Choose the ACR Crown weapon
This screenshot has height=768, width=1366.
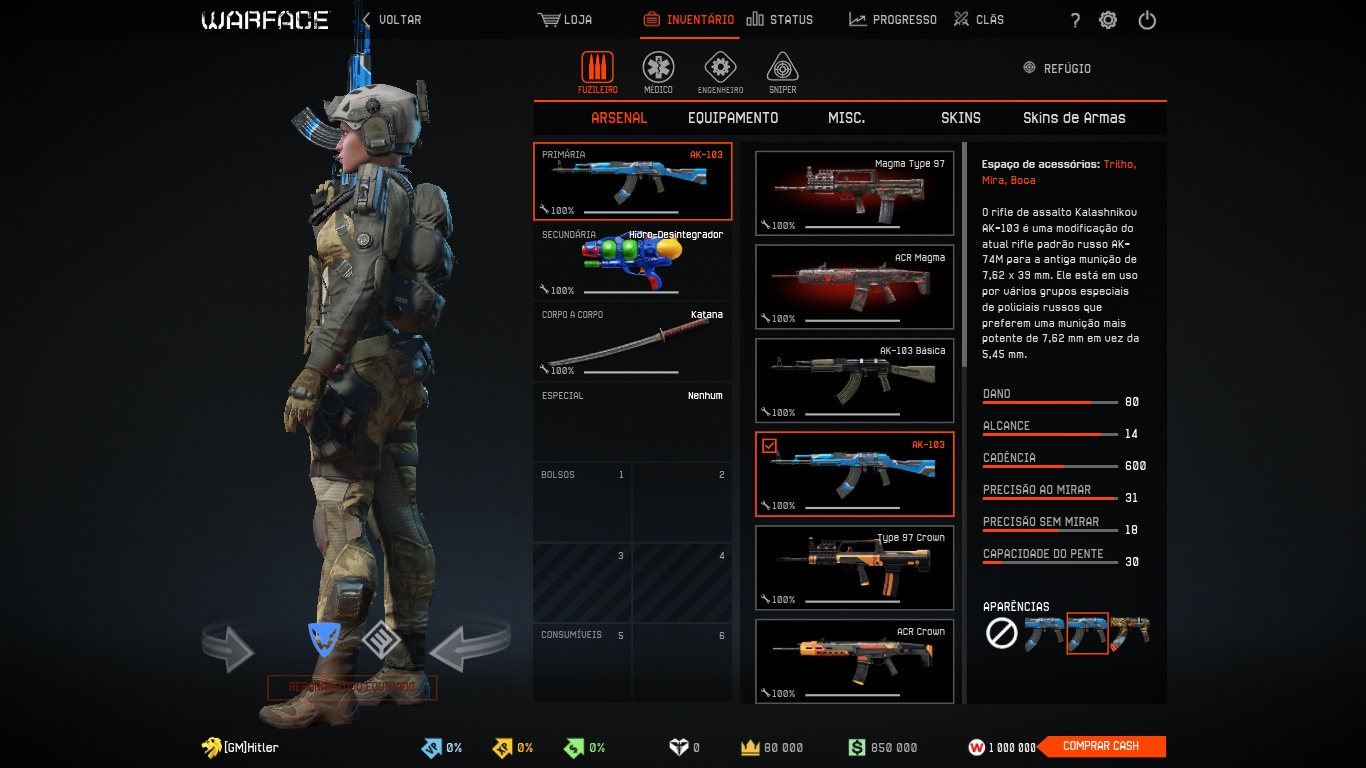(x=854, y=661)
